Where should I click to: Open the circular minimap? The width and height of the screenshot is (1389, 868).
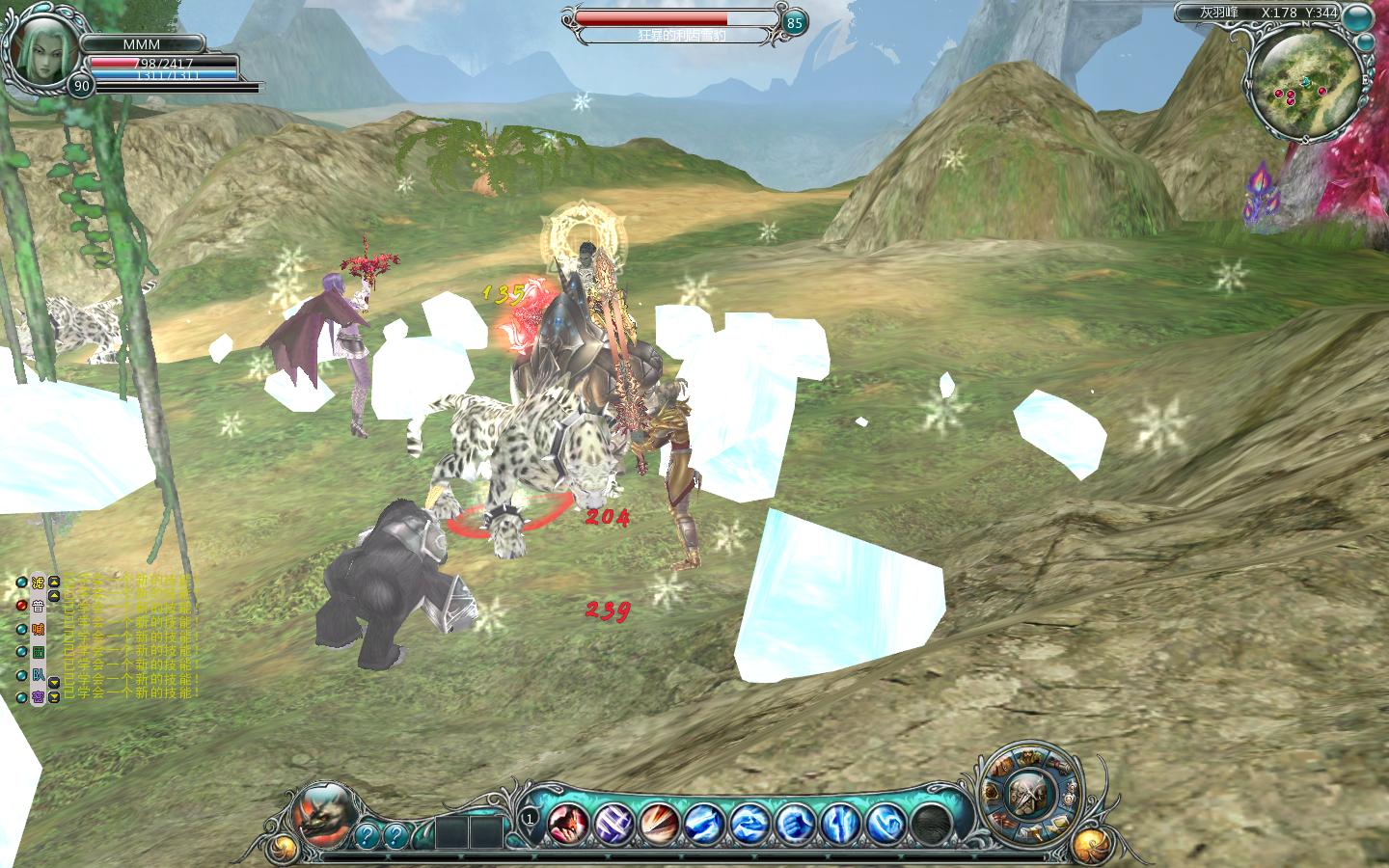(x=1305, y=87)
